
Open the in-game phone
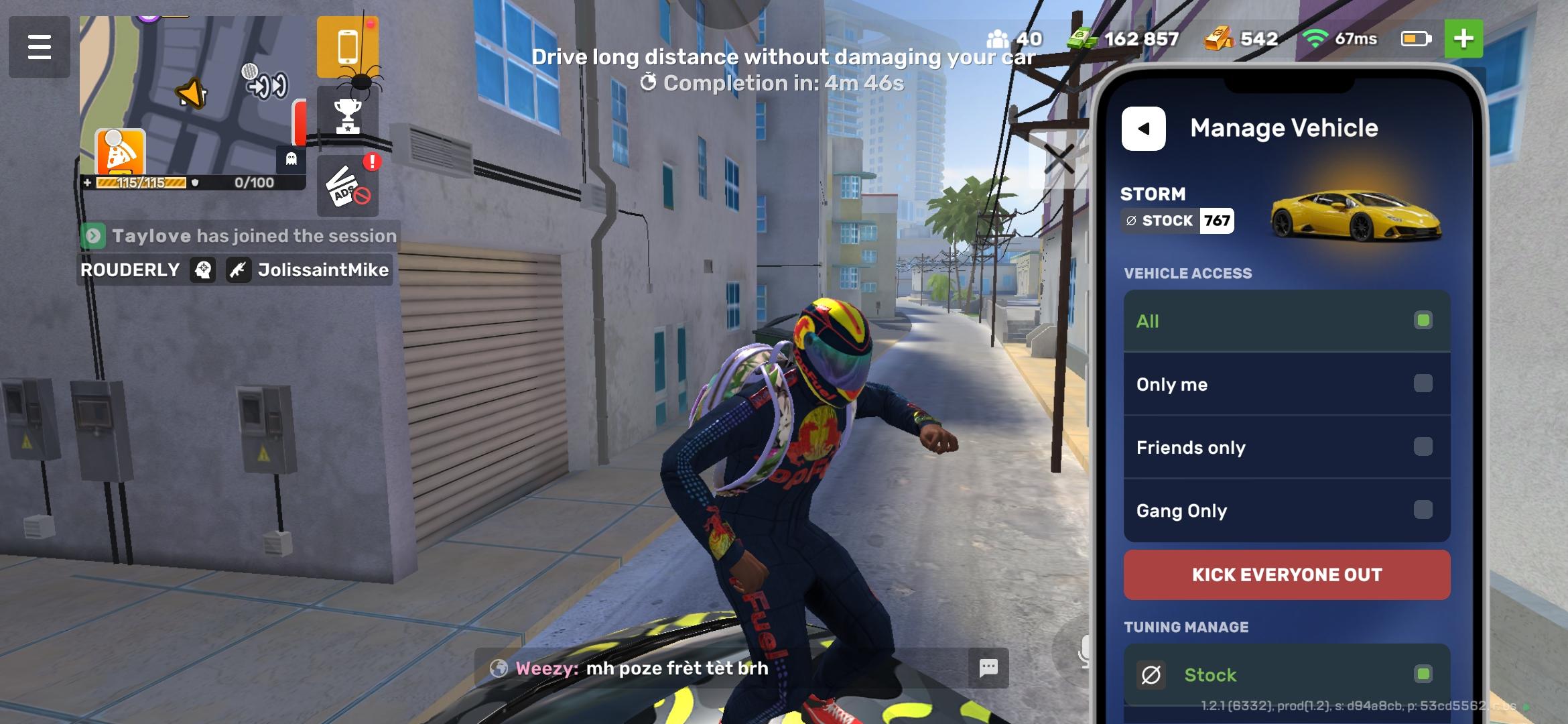coord(348,46)
